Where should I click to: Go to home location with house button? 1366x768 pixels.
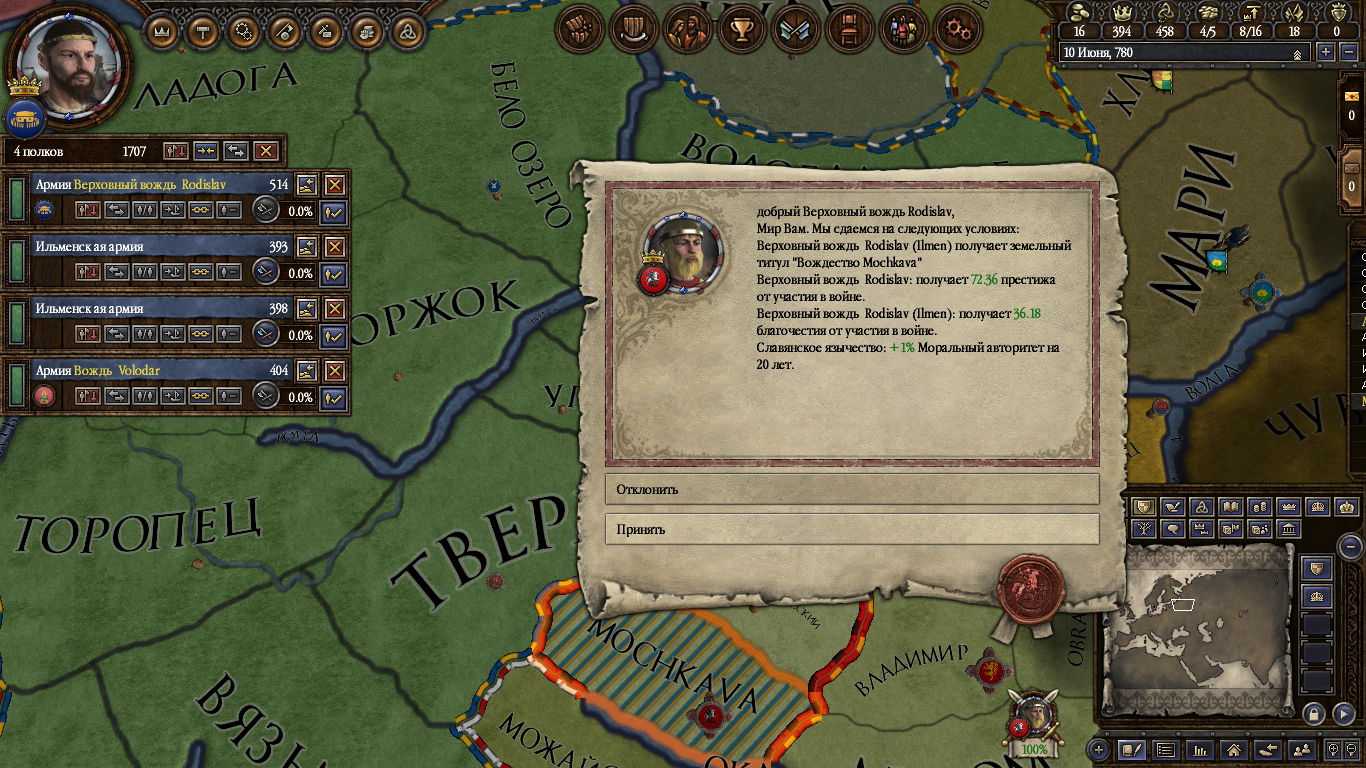1233,749
